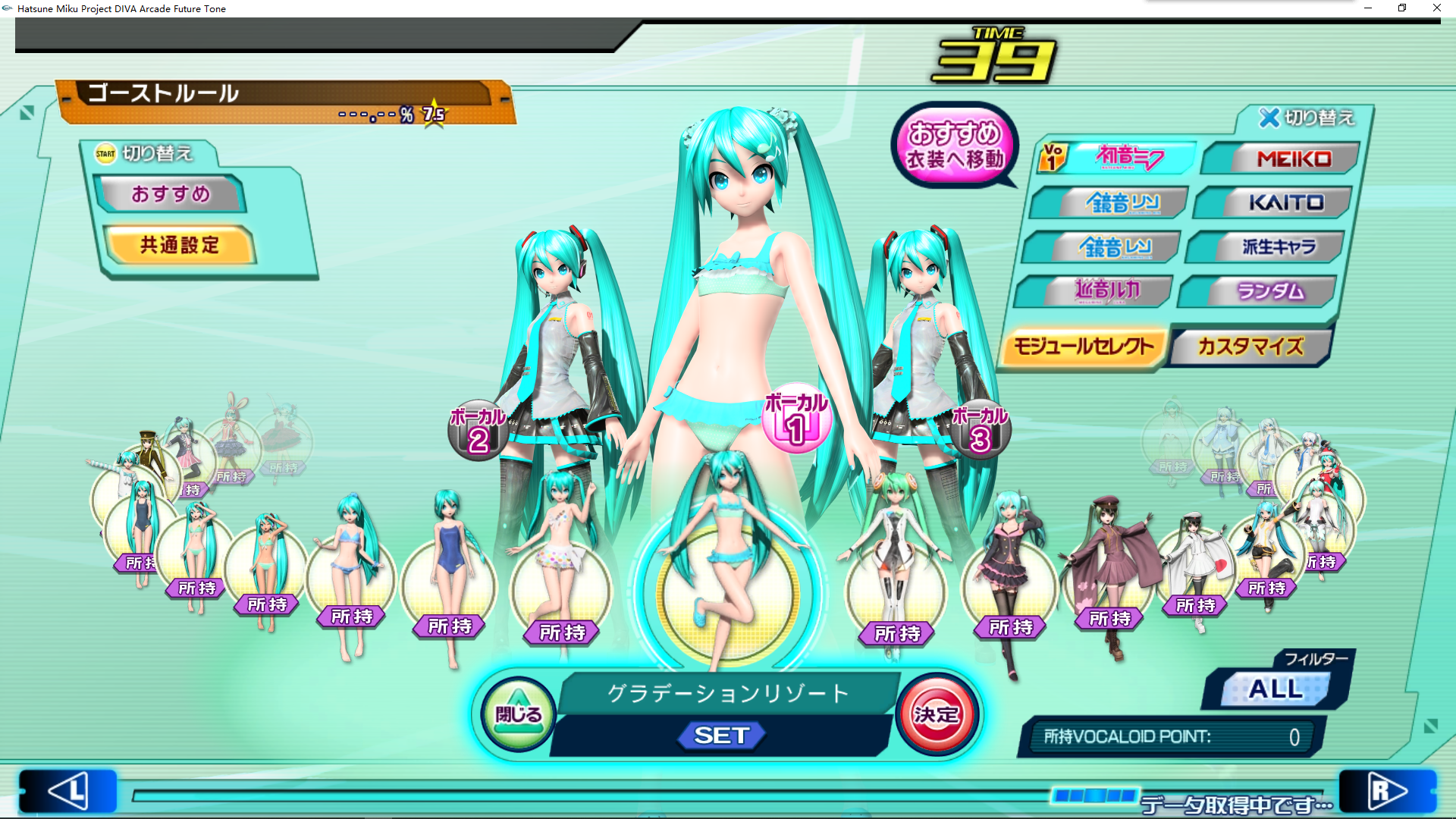Close the module menu with 閉じる

[x=519, y=714]
